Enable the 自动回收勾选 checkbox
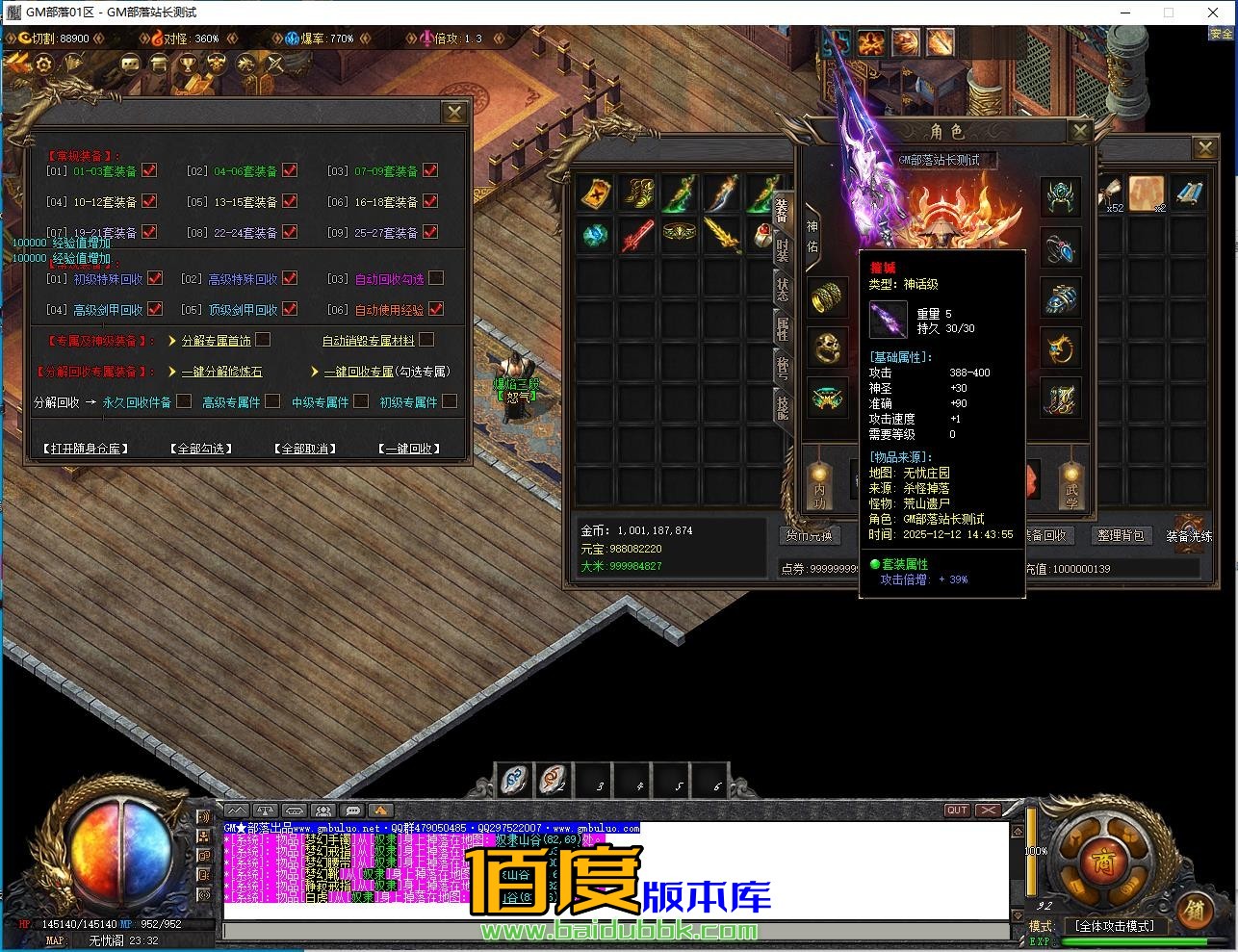Viewport: 1238px width, 952px height. tap(436, 278)
